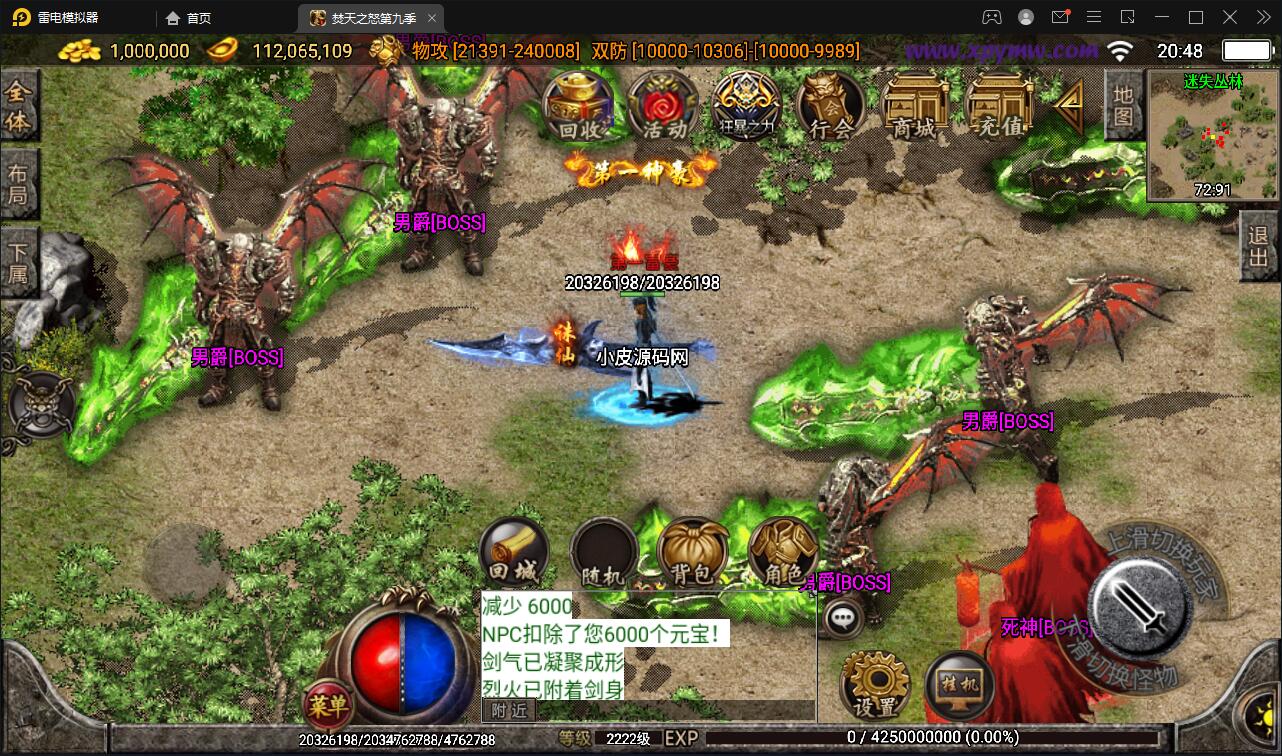The height and width of the screenshot is (756, 1282).
Task: Select the 狂暴之力 icon
Action: click(x=747, y=106)
